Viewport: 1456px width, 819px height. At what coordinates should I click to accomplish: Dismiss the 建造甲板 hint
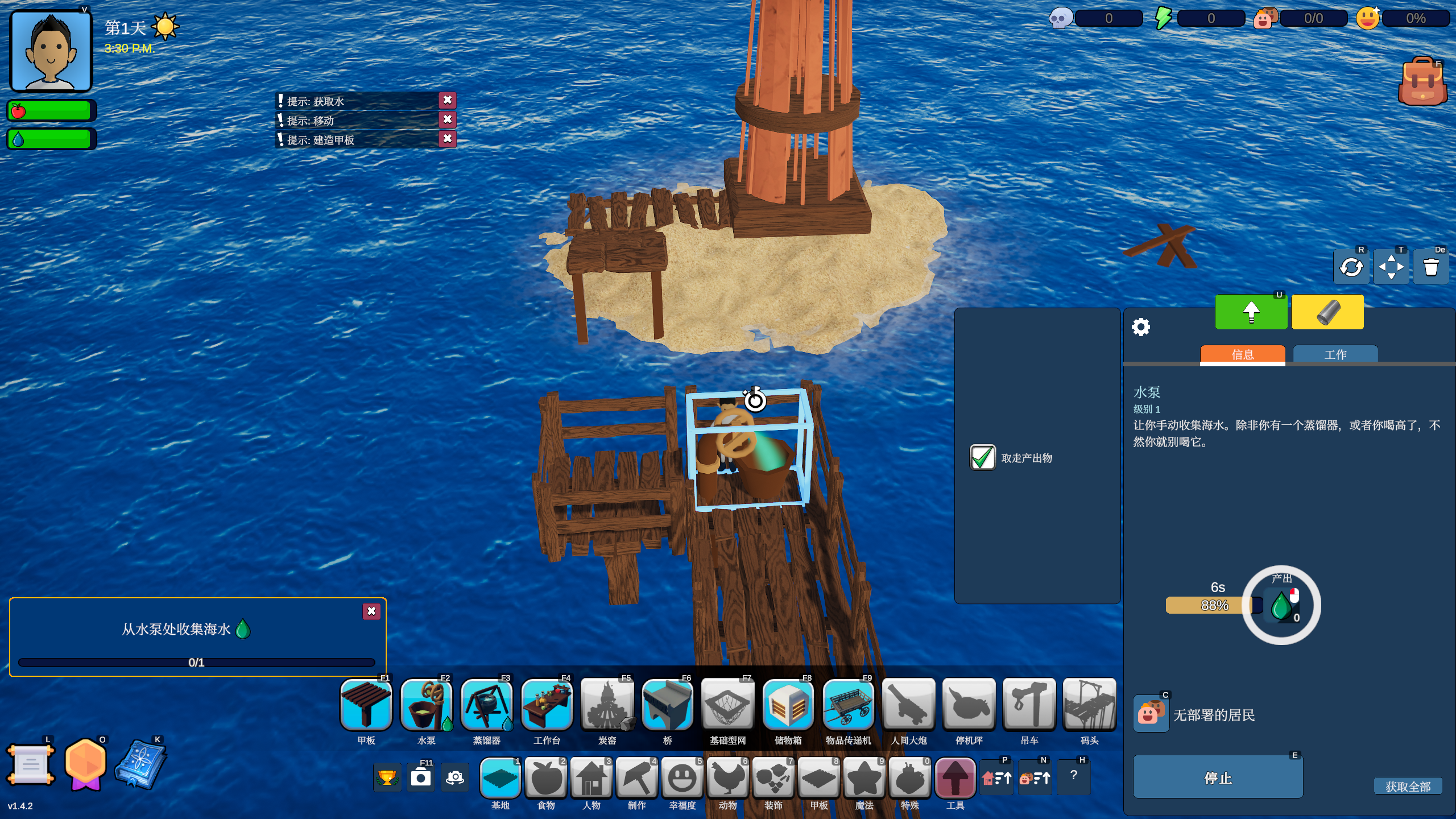point(448,139)
